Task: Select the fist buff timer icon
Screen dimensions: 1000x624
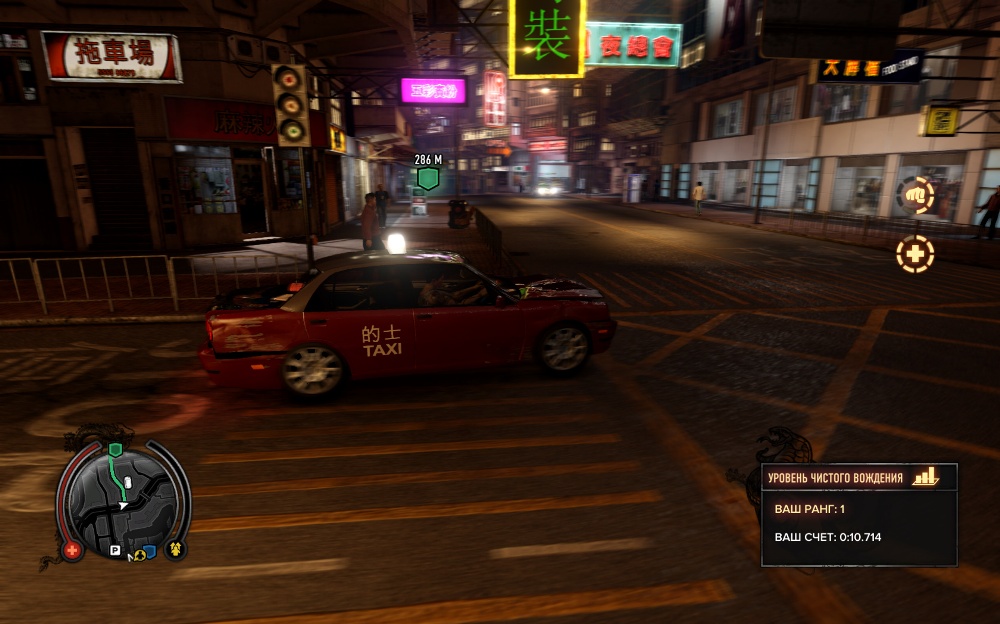Action: [x=914, y=195]
